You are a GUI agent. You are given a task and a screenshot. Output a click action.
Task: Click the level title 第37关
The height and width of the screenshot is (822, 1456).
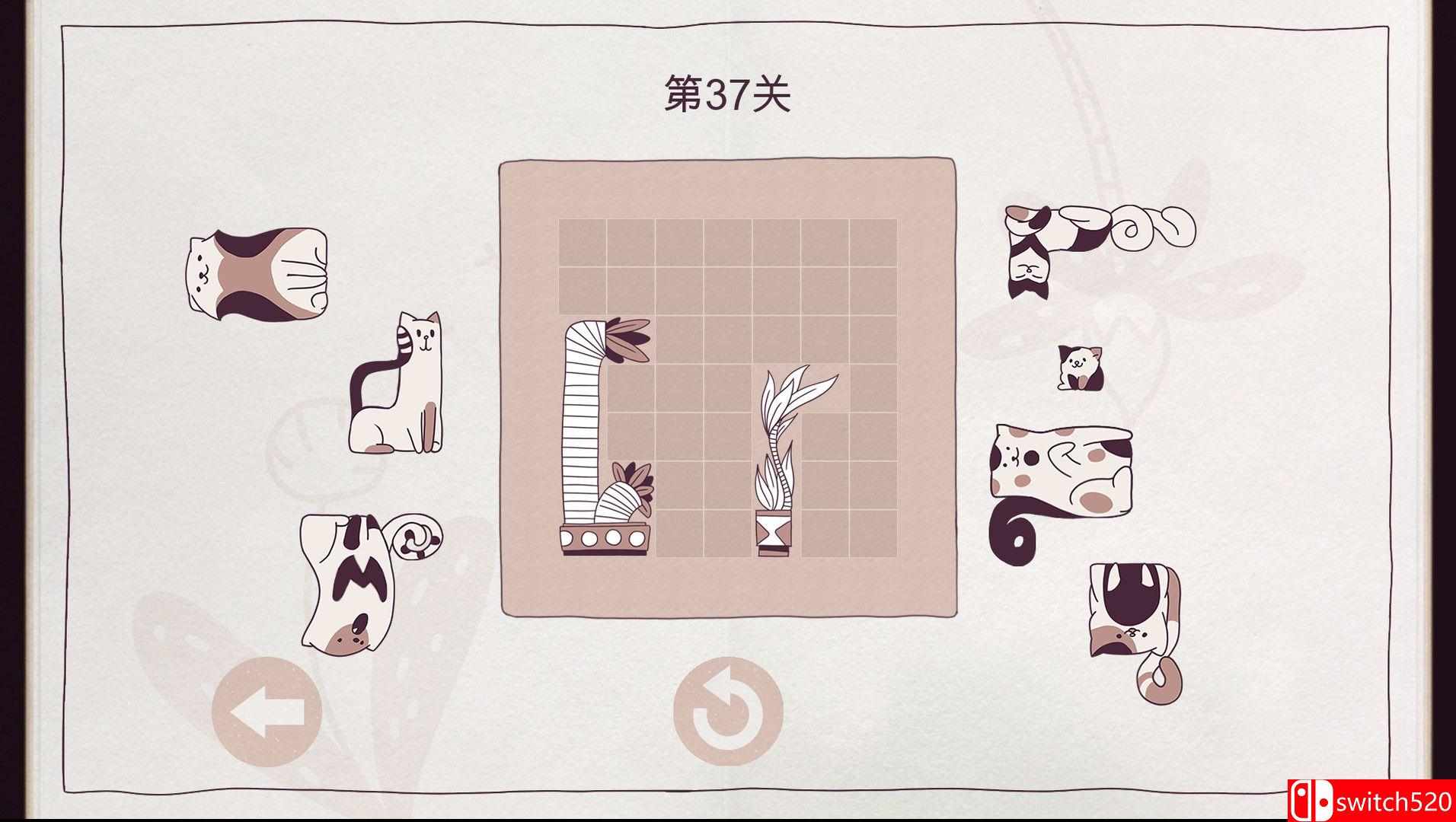point(727,91)
